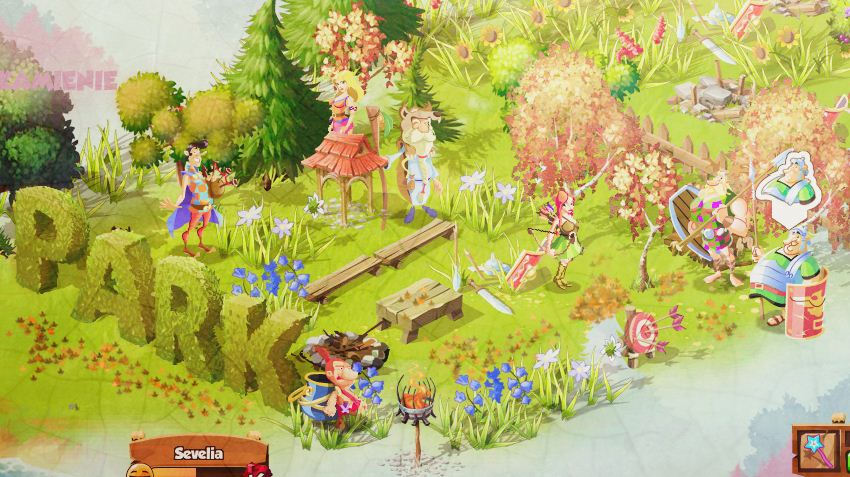850x477 pixels.
Task: Click the Sevelia wooden name panel
Action: [x=197, y=452]
